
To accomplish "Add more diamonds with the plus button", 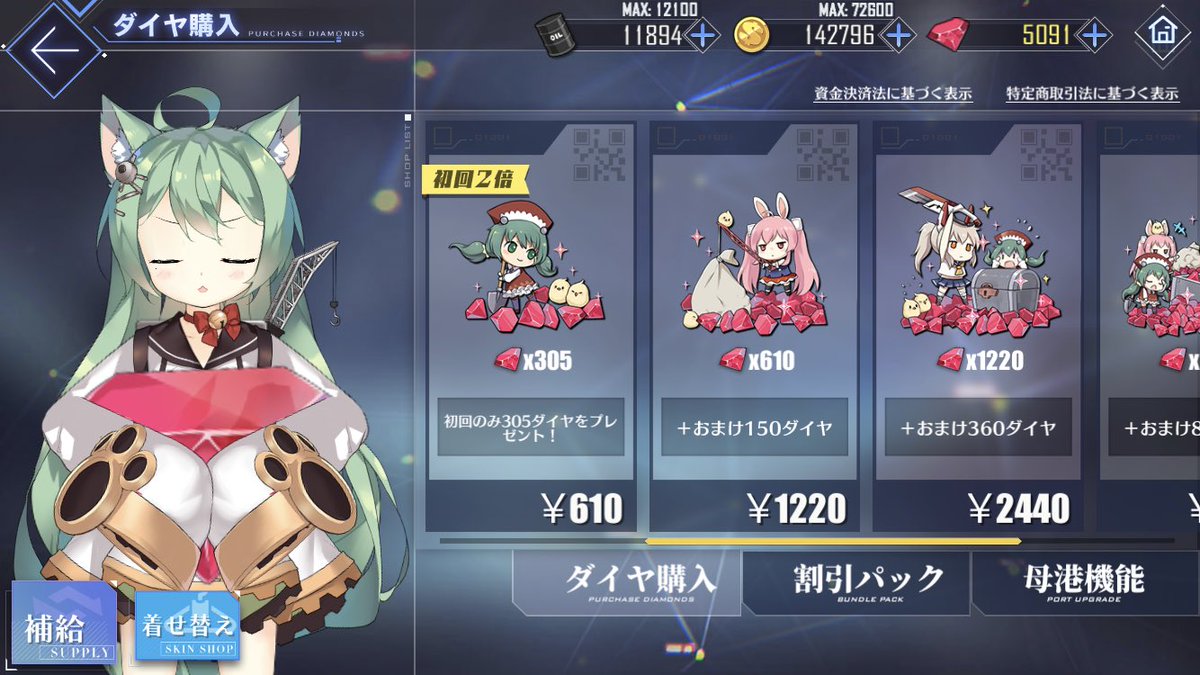I will [x=1096, y=36].
